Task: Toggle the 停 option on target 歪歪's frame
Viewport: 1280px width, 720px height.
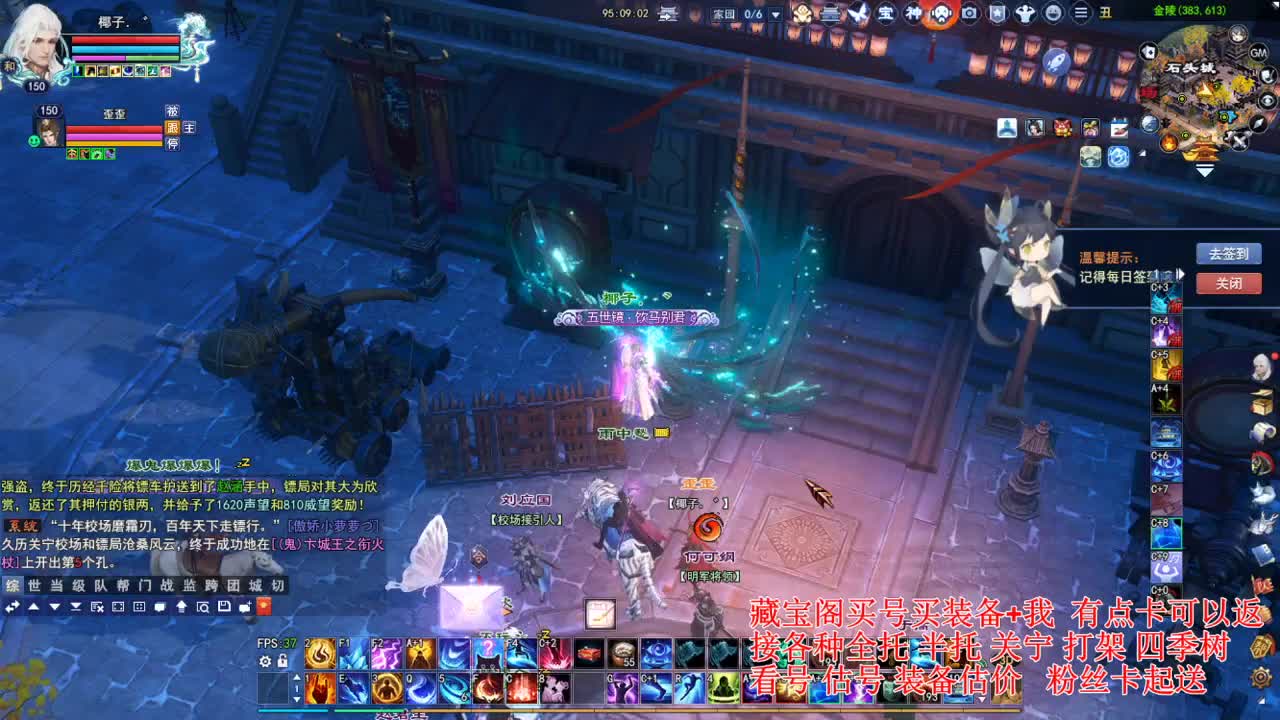Action: [172, 143]
